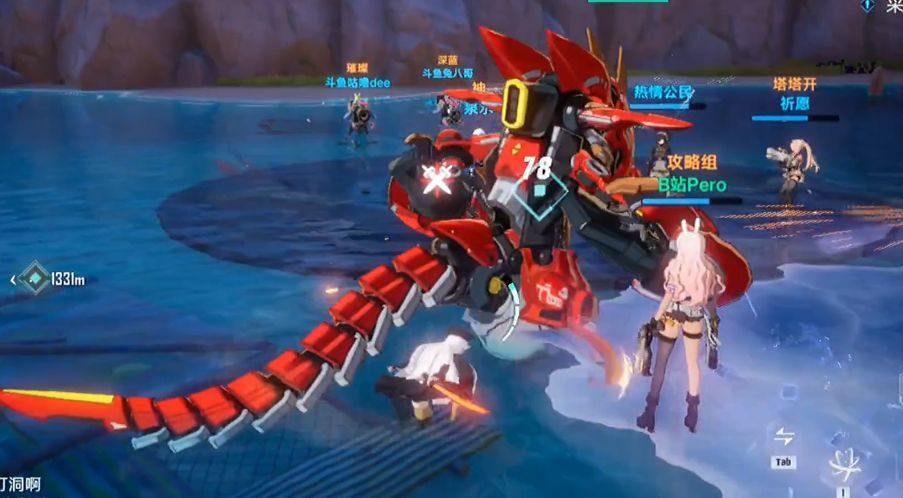Open the chat message line 打洞啊

[20, 483]
